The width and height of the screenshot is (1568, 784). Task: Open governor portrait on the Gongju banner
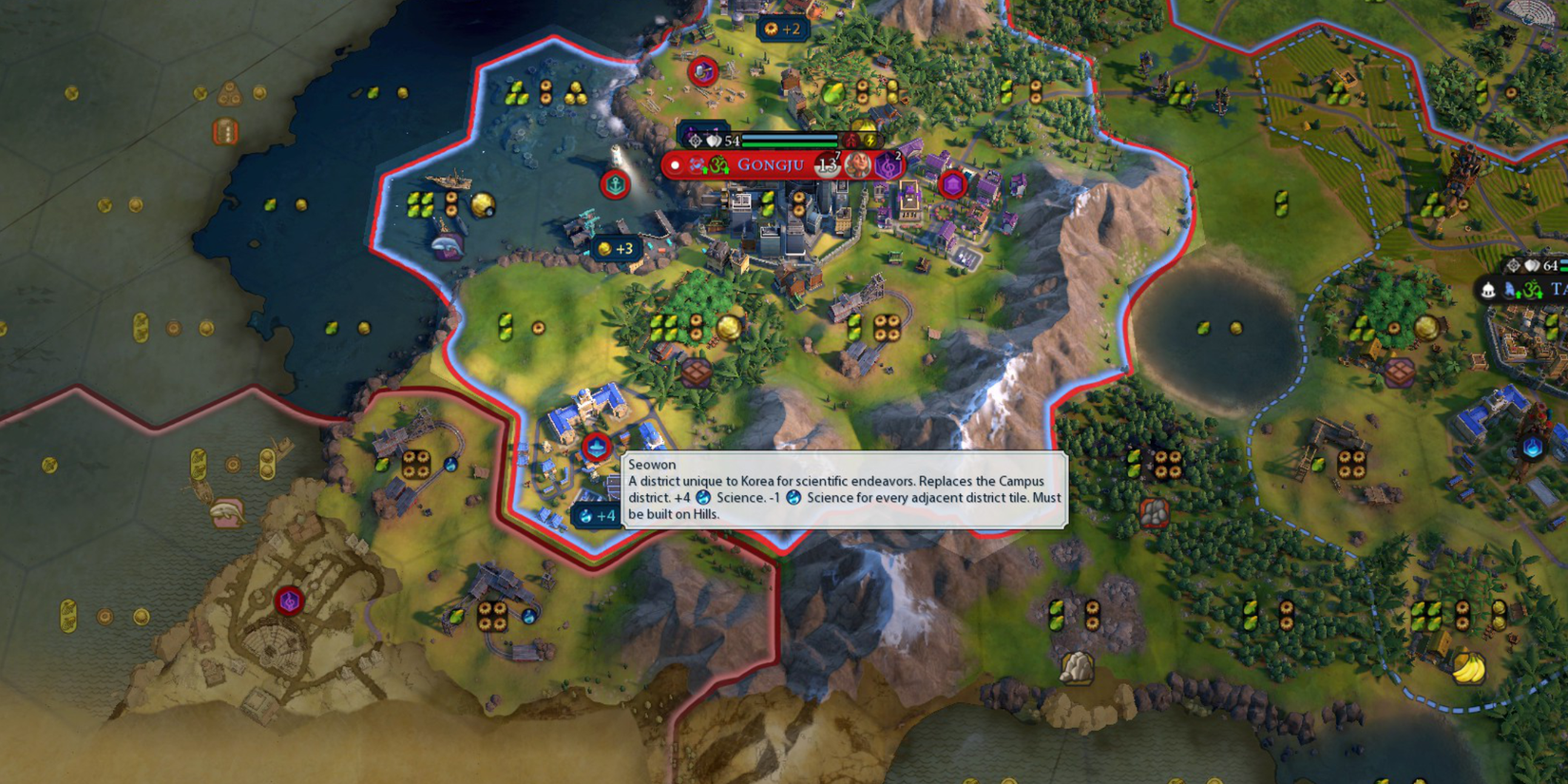[x=858, y=164]
